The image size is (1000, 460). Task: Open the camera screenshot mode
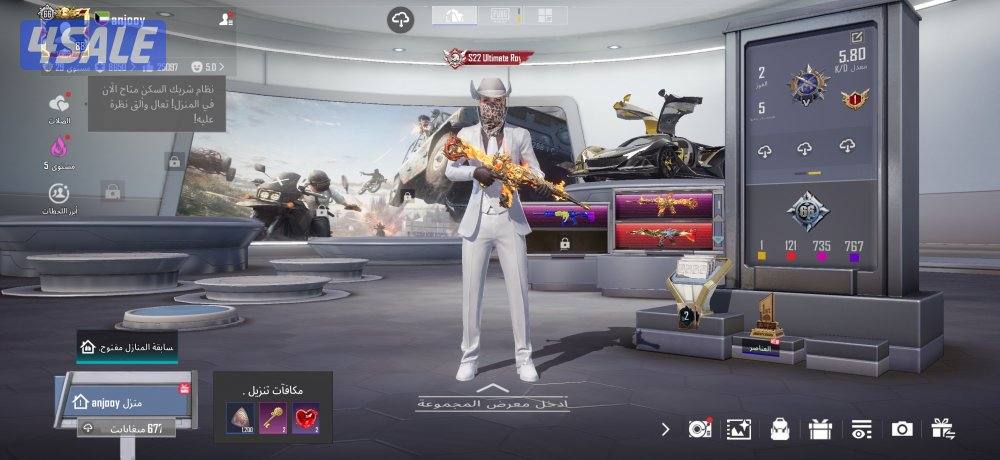(x=902, y=429)
